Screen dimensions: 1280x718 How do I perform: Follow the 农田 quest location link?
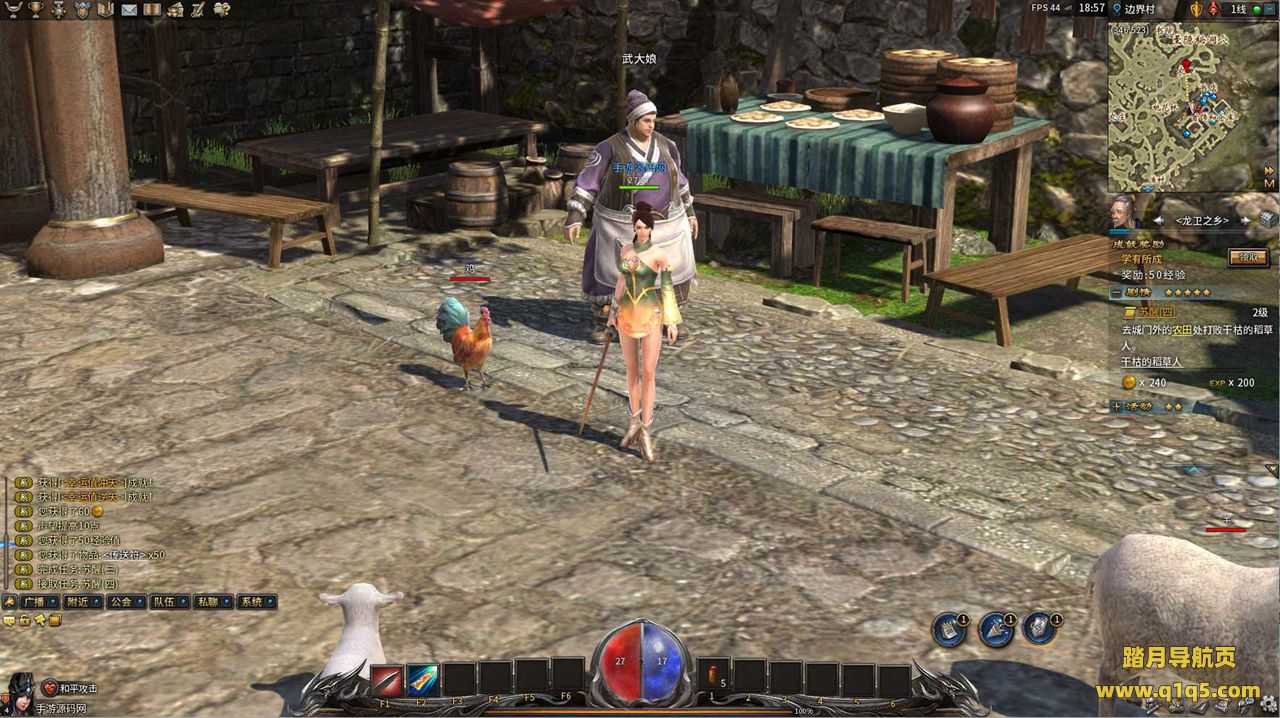click(x=1182, y=329)
